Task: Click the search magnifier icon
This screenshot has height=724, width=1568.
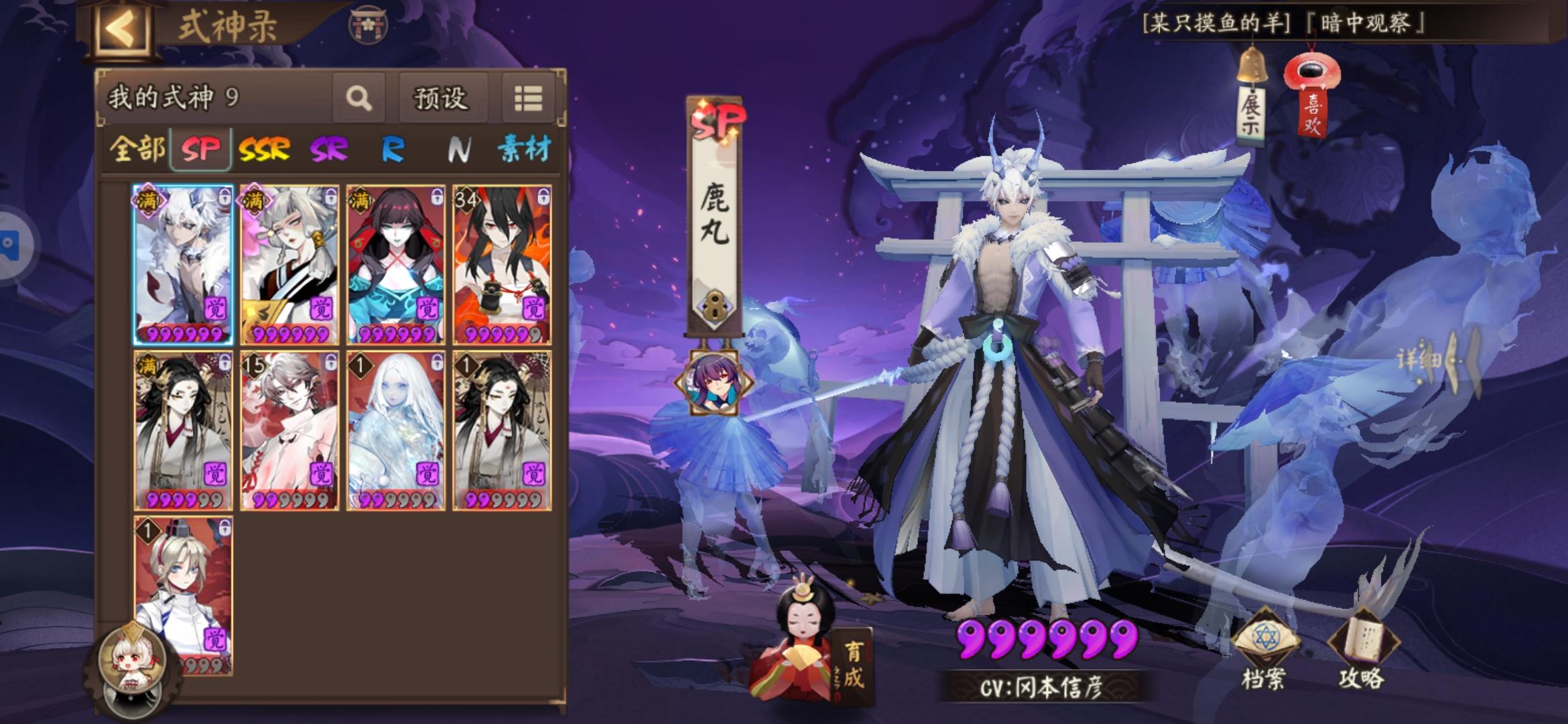Action: 360,99
